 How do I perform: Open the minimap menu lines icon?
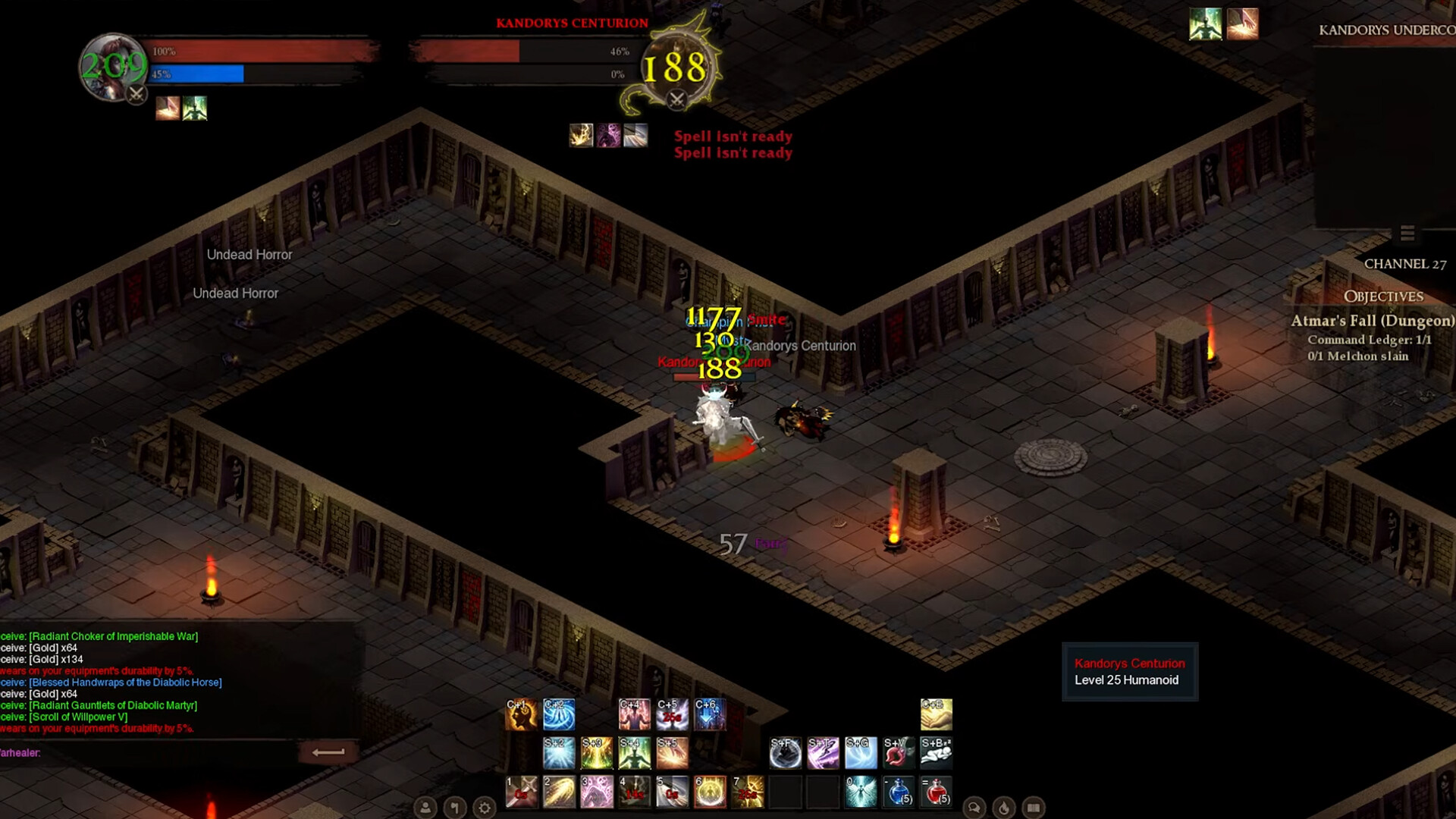(1407, 234)
